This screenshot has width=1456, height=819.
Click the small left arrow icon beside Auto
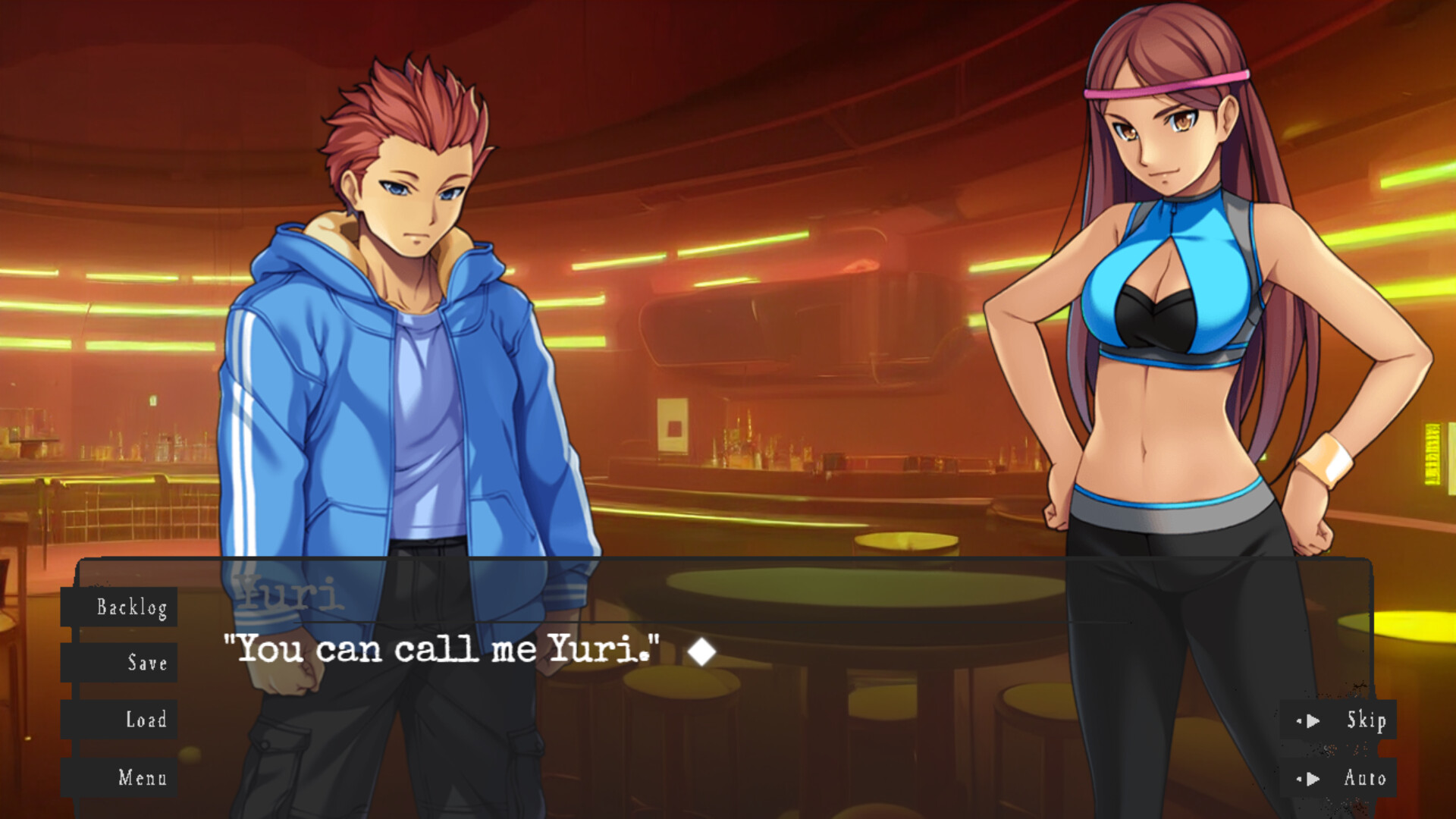1300,778
